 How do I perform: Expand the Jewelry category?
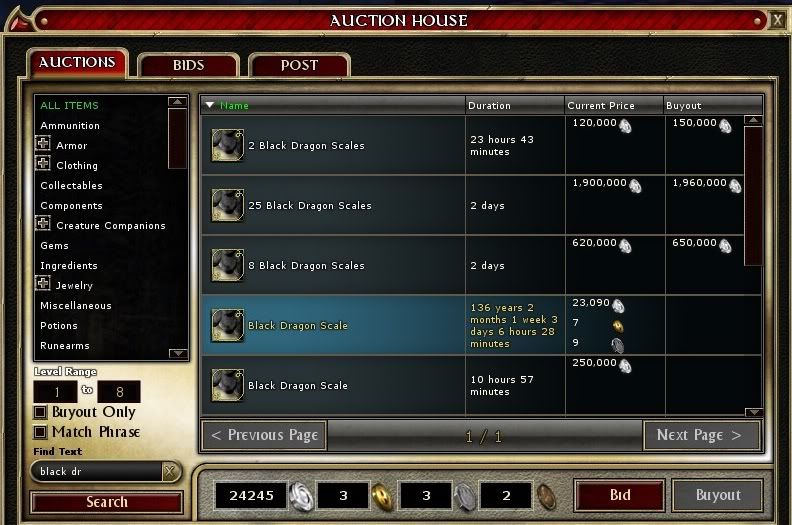44,285
